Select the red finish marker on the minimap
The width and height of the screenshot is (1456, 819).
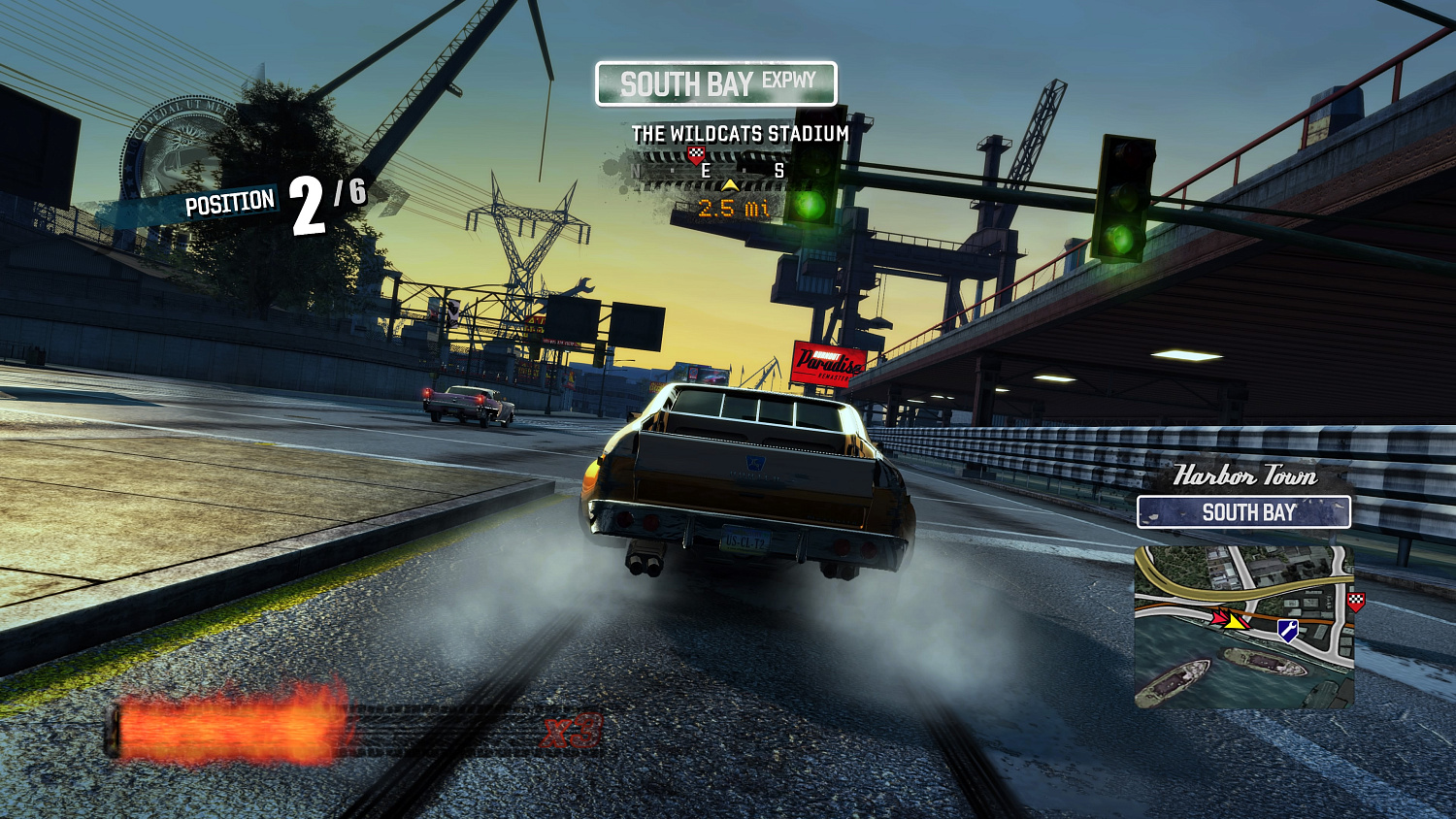click(x=1355, y=602)
